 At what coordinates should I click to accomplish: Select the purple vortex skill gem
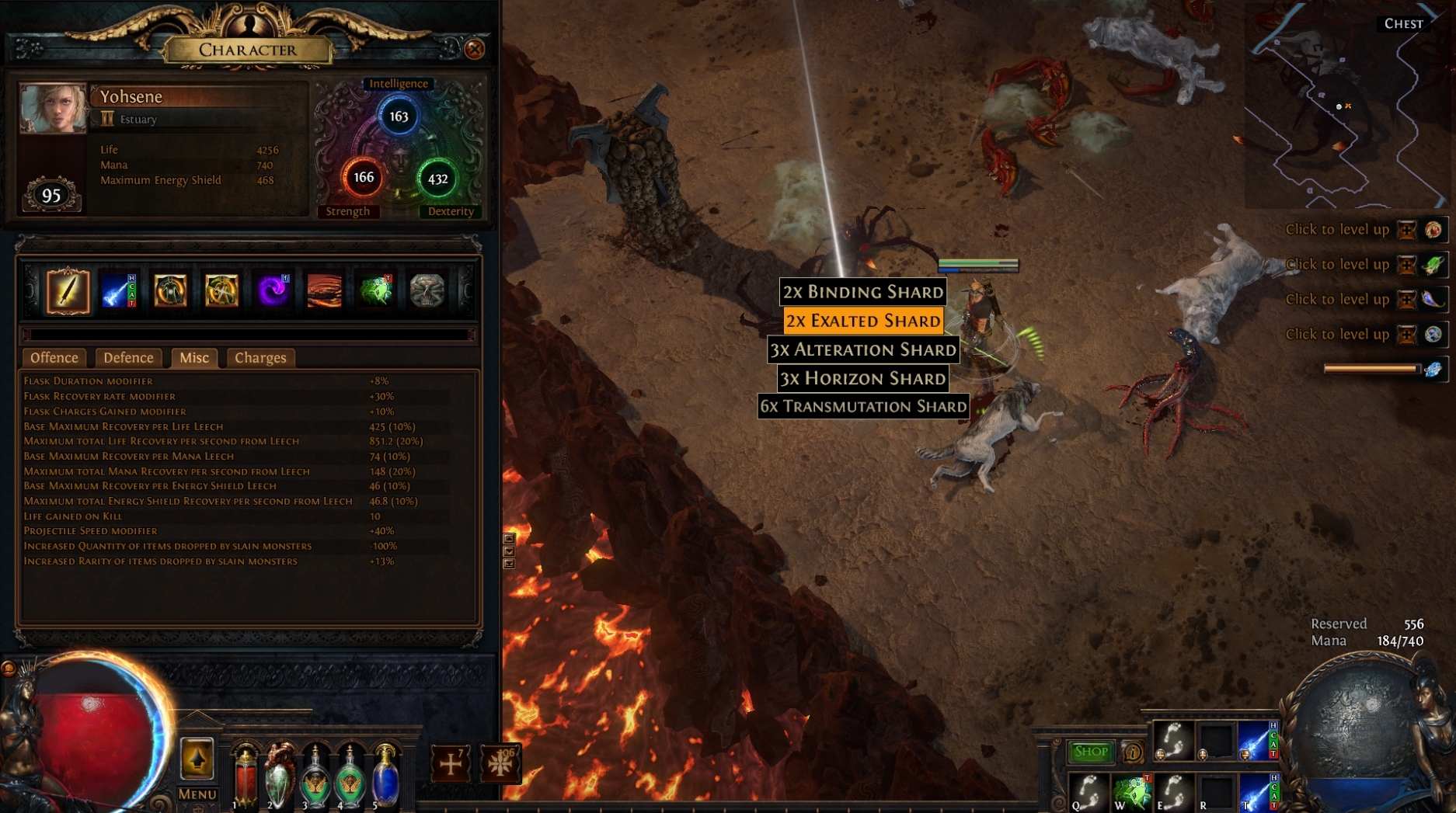(272, 289)
